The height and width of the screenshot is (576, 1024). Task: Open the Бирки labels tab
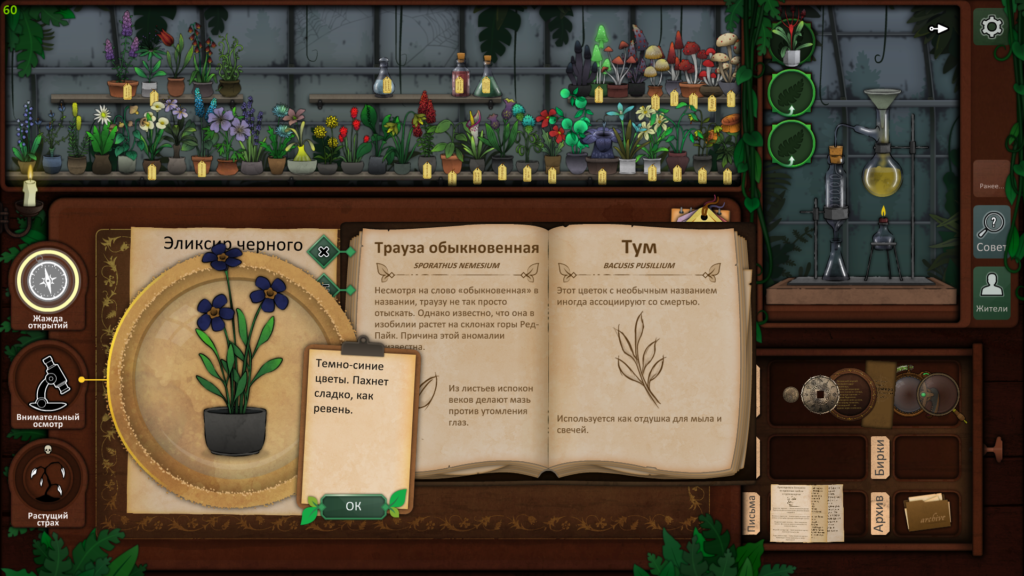tap(879, 455)
